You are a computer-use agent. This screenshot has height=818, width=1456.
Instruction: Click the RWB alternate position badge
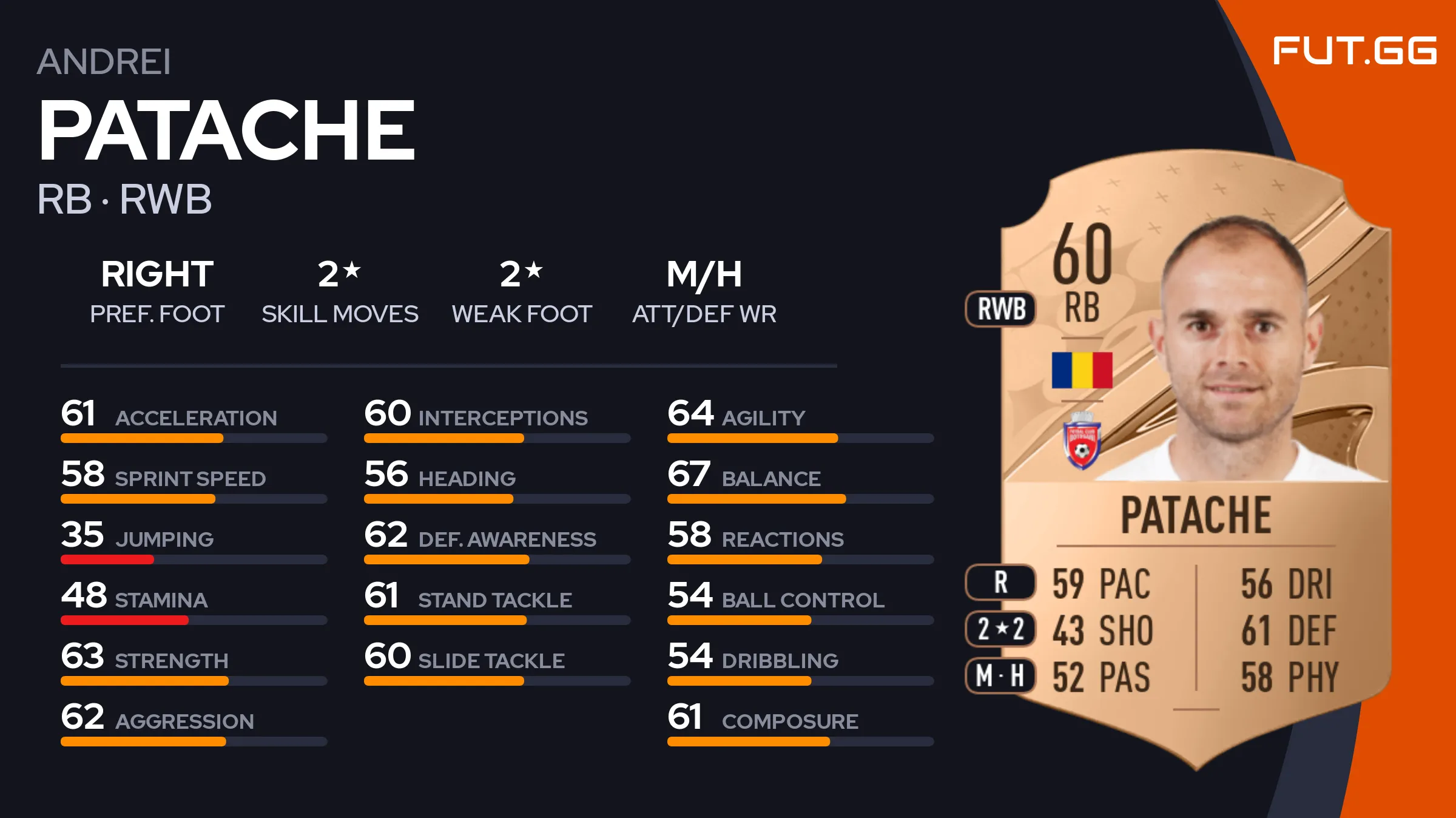coord(1001,309)
